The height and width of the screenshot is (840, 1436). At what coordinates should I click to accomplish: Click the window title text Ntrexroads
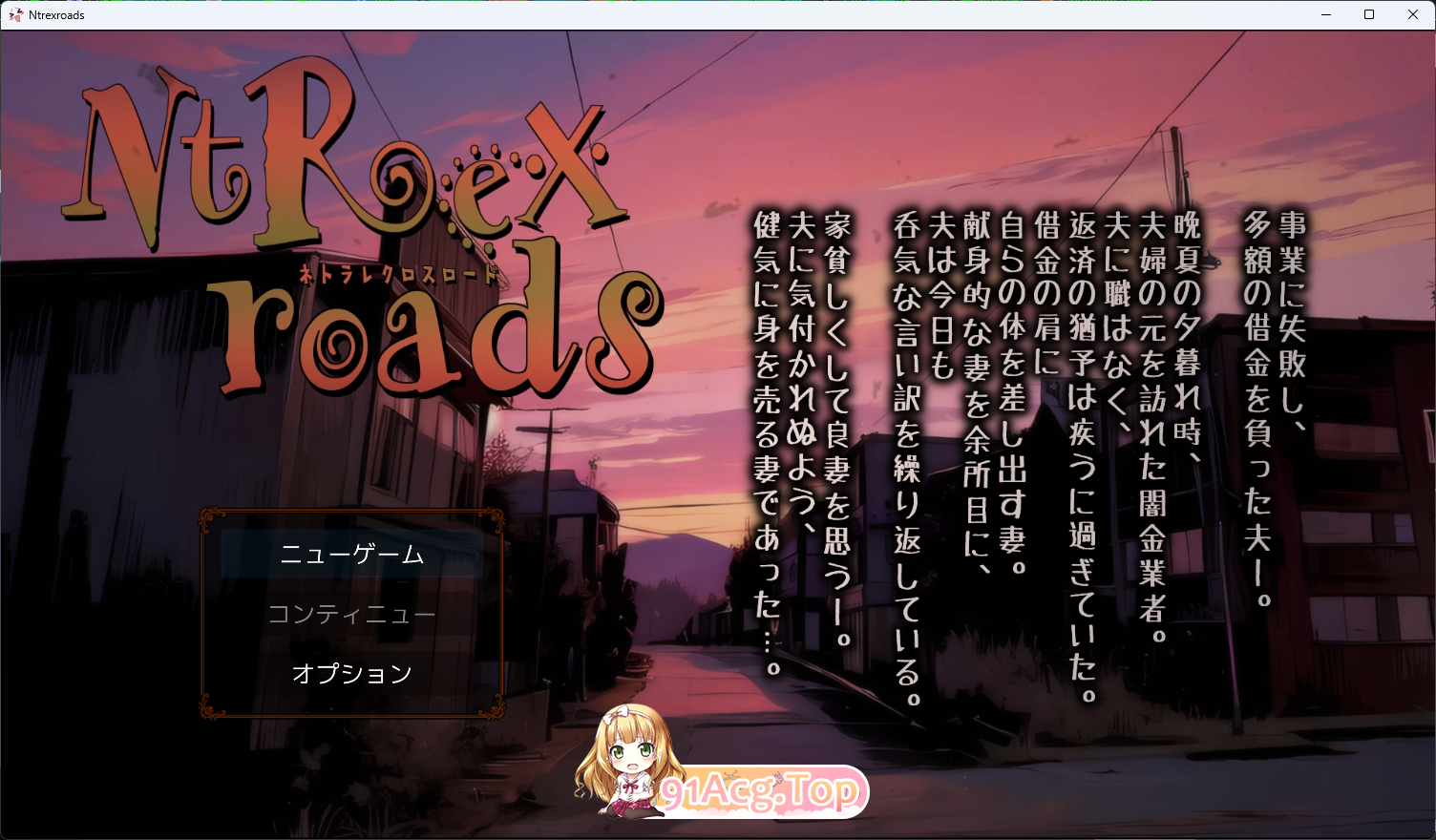point(56,14)
